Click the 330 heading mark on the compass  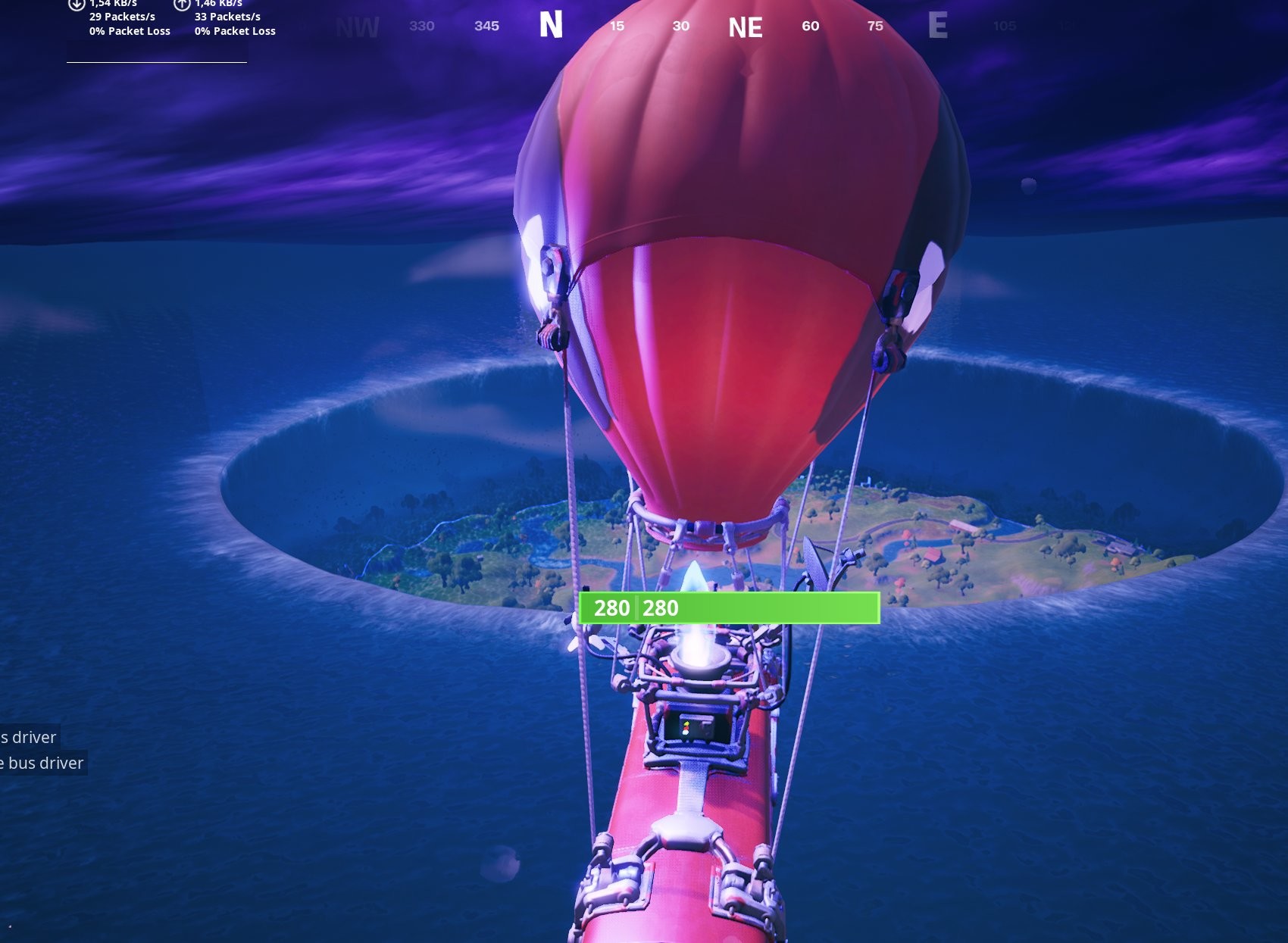point(422,26)
